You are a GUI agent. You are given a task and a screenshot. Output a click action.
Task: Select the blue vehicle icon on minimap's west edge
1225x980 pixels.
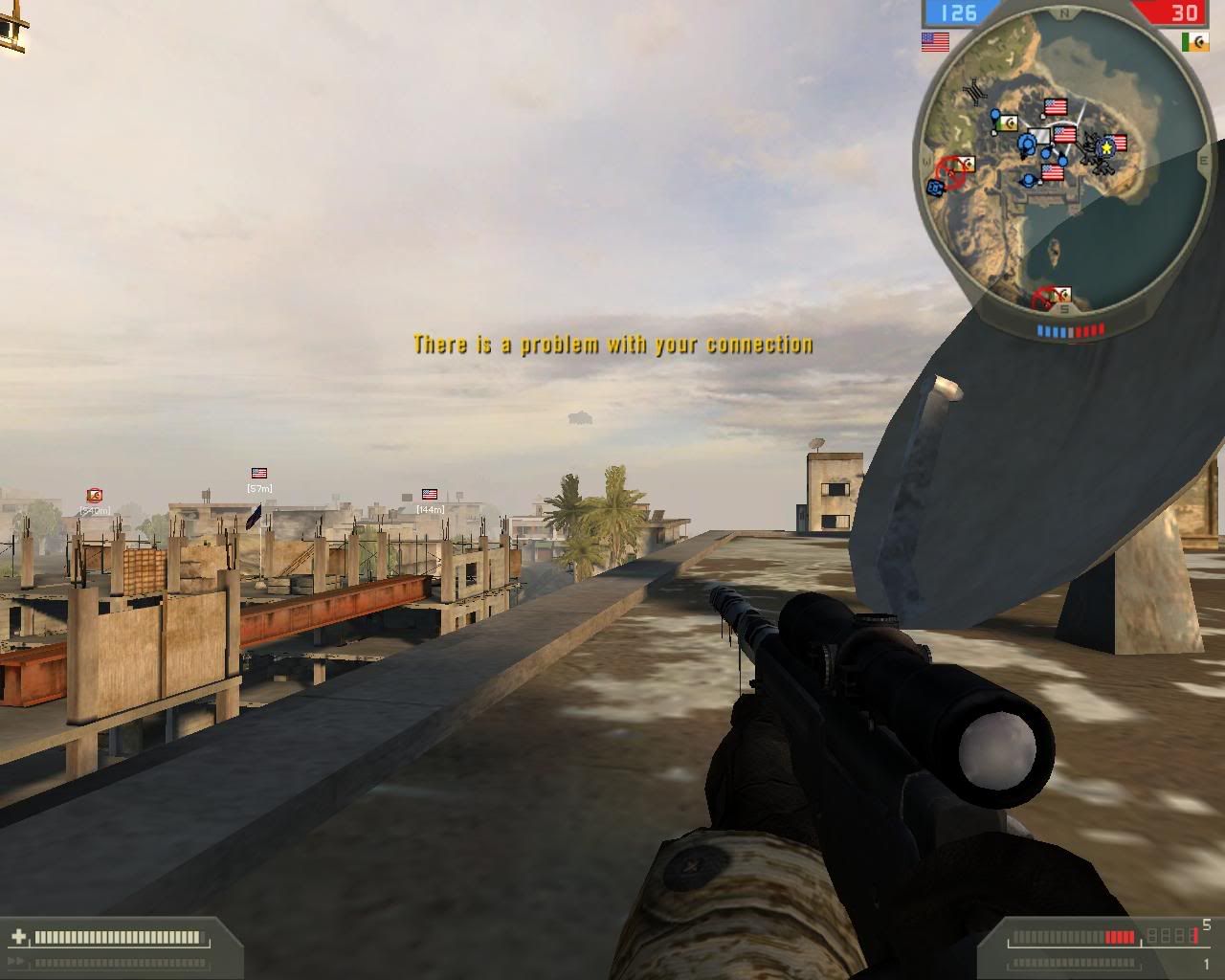pyautogui.click(x=935, y=189)
